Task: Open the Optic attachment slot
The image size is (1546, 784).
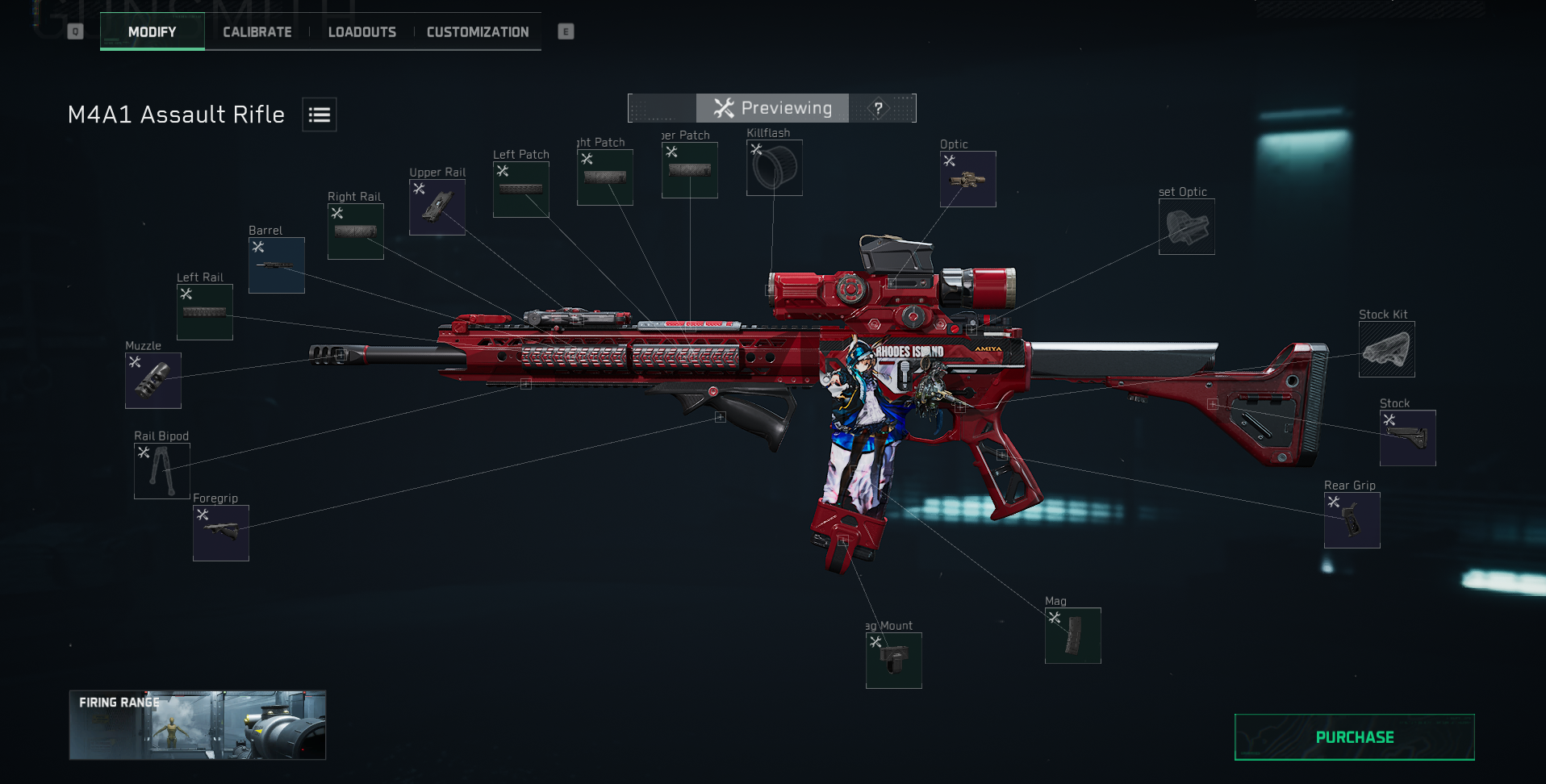Action: click(x=967, y=178)
